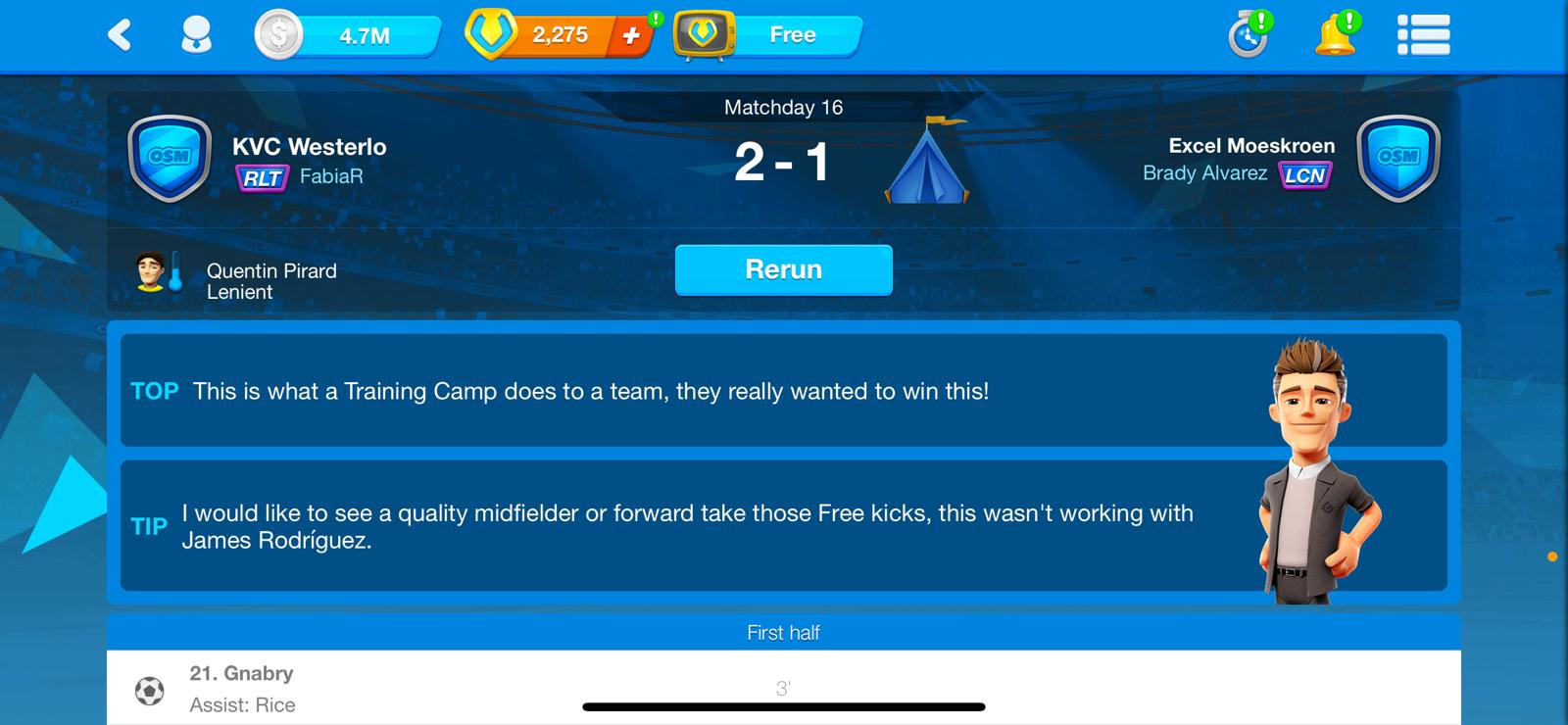
Task: Open the manager profile icon
Action: pyautogui.click(x=197, y=35)
